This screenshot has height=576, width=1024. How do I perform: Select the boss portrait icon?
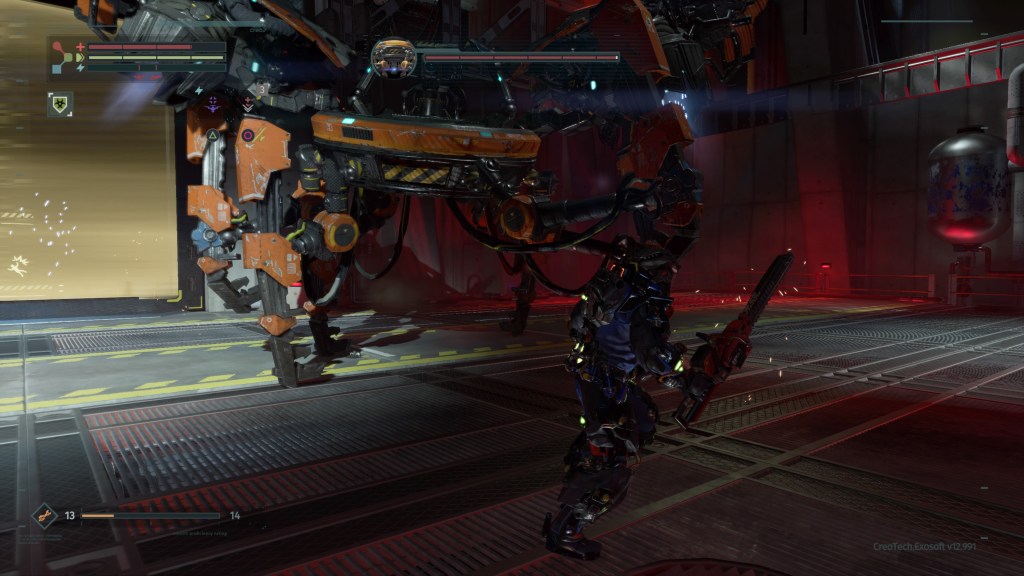[x=393, y=57]
